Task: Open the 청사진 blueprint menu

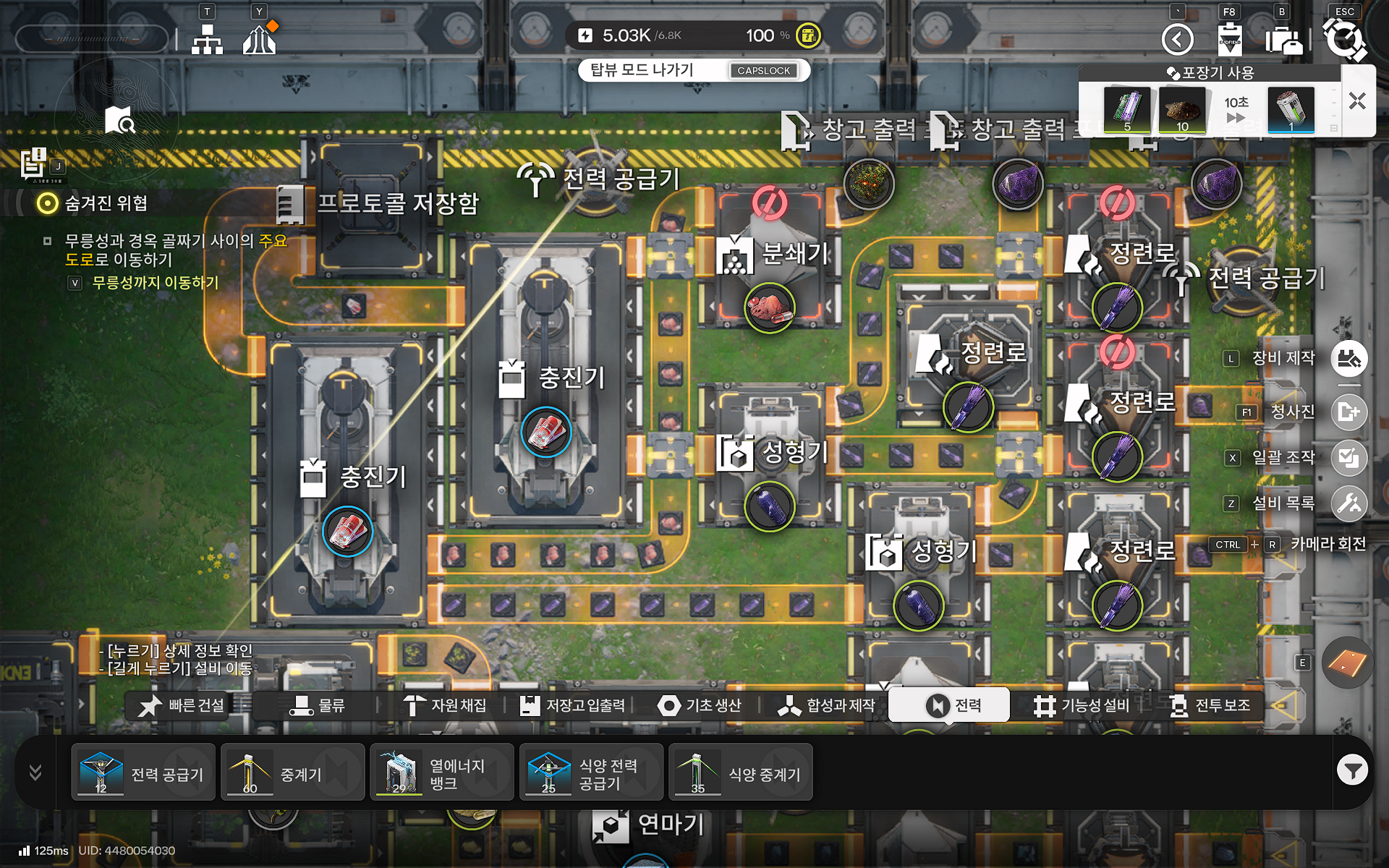Action: coord(1348,412)
